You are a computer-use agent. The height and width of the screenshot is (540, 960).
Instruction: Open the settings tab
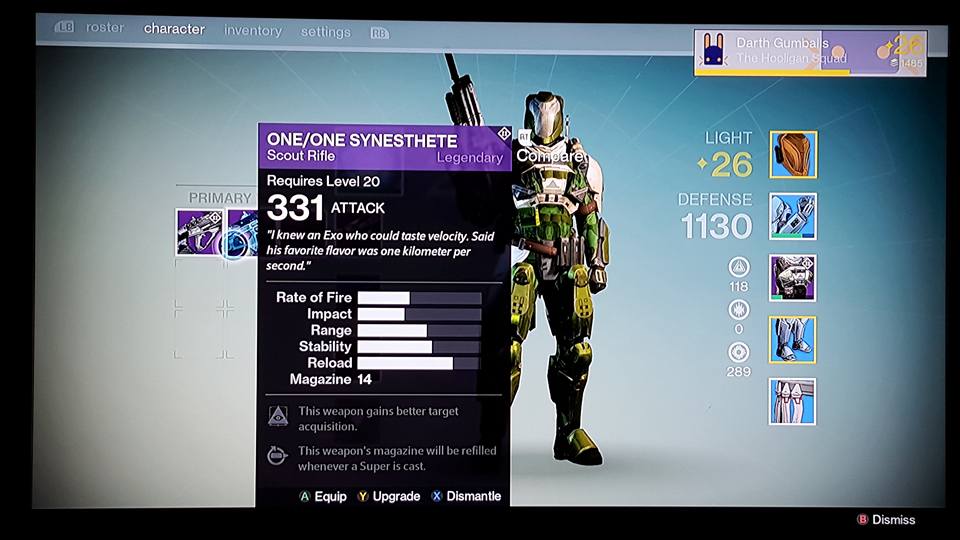click(x=326, y=32)
